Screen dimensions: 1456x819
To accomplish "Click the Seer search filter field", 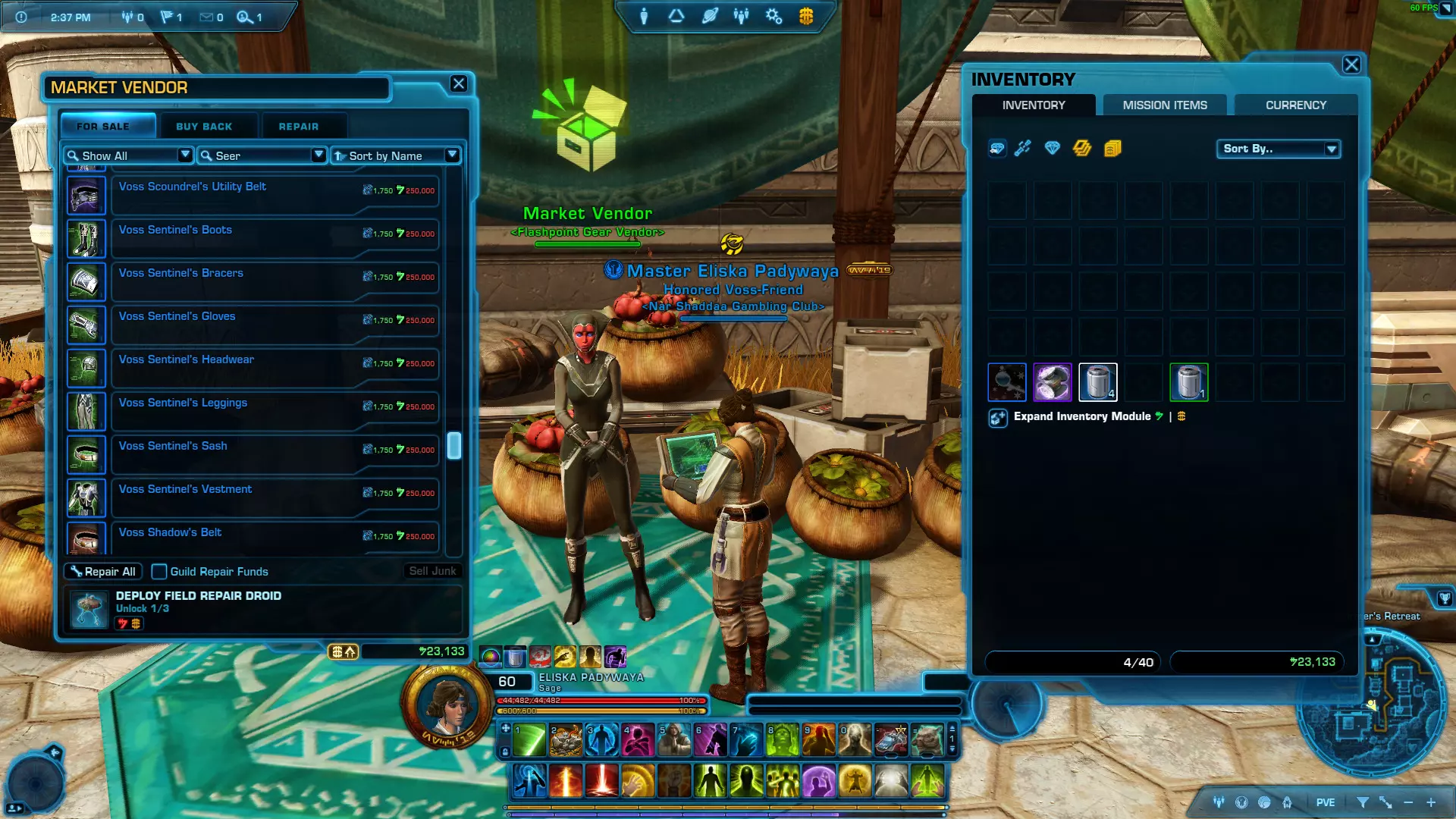I will click(x=262, y=155).
